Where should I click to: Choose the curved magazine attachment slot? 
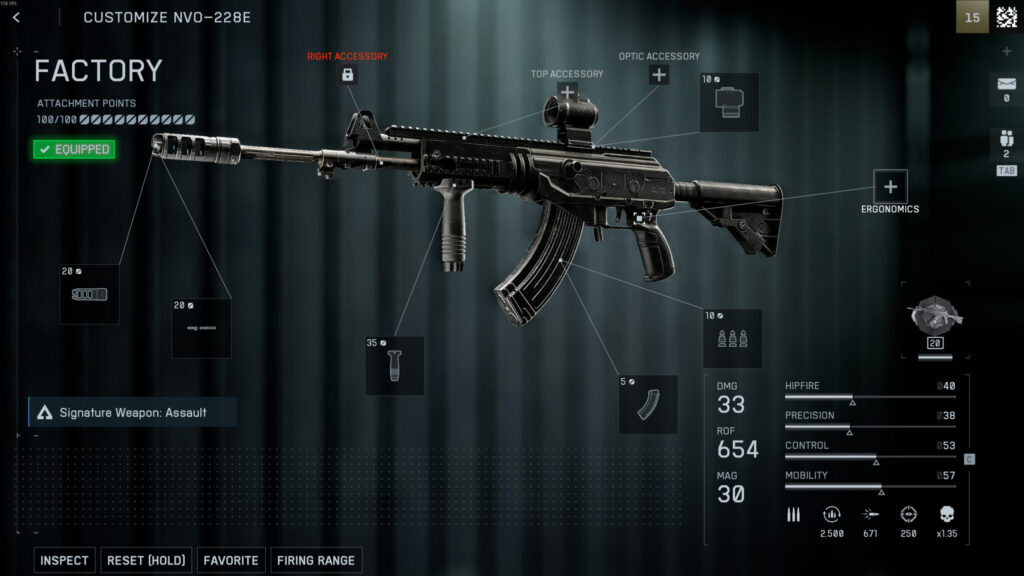pos(648,404)
